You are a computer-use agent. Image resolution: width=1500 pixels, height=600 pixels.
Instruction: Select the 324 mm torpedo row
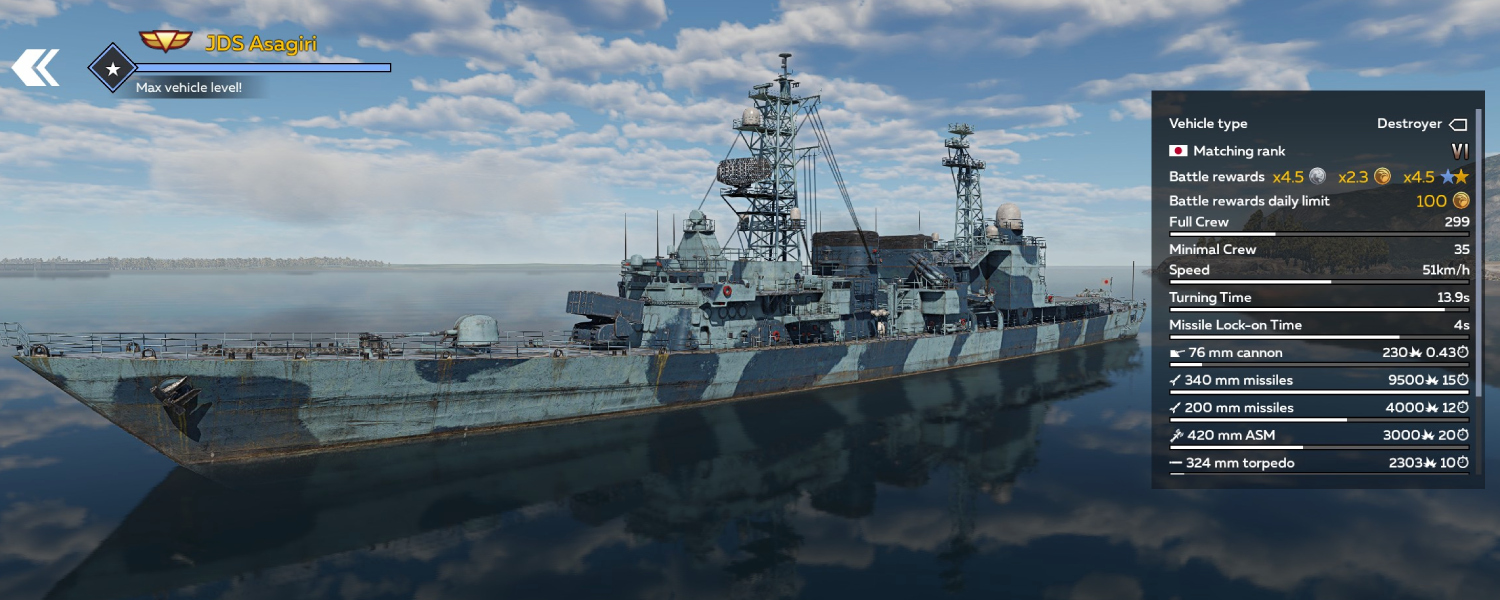click(x=1318, y=463)
